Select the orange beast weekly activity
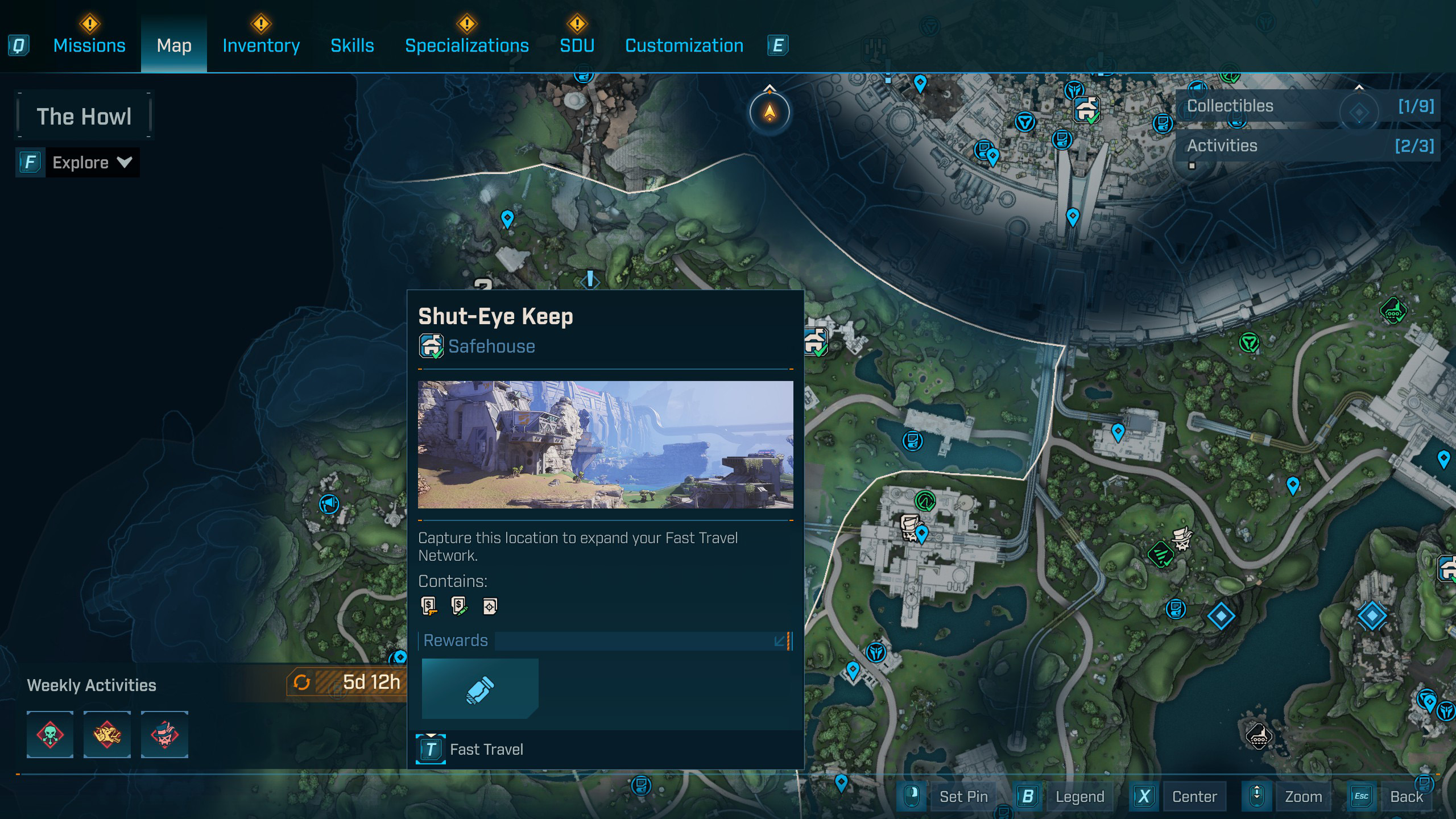The height and width of the screenshot is (819, 1456). [x=107, y=734]
